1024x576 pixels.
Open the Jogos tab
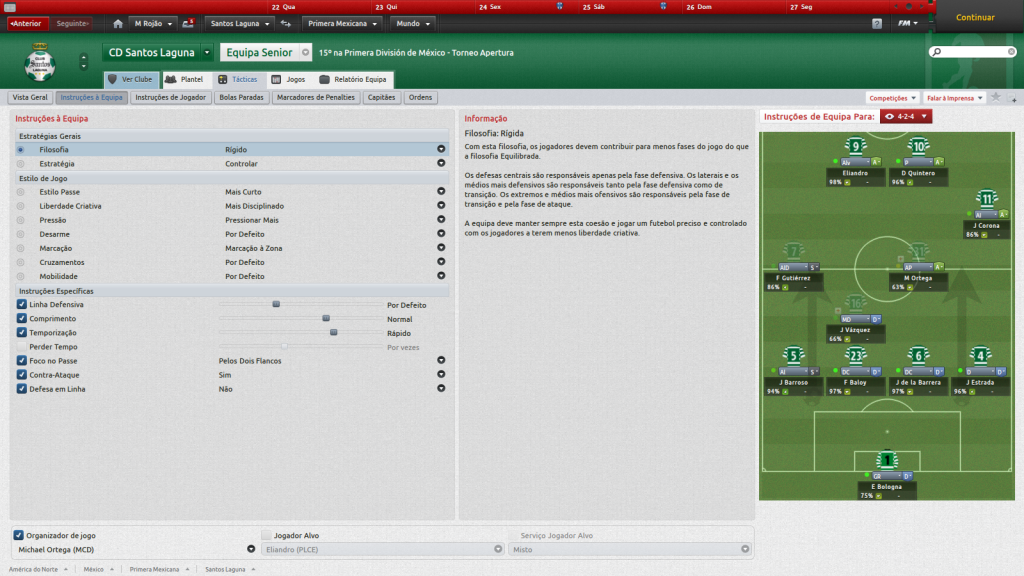click(x=289, y=79)
